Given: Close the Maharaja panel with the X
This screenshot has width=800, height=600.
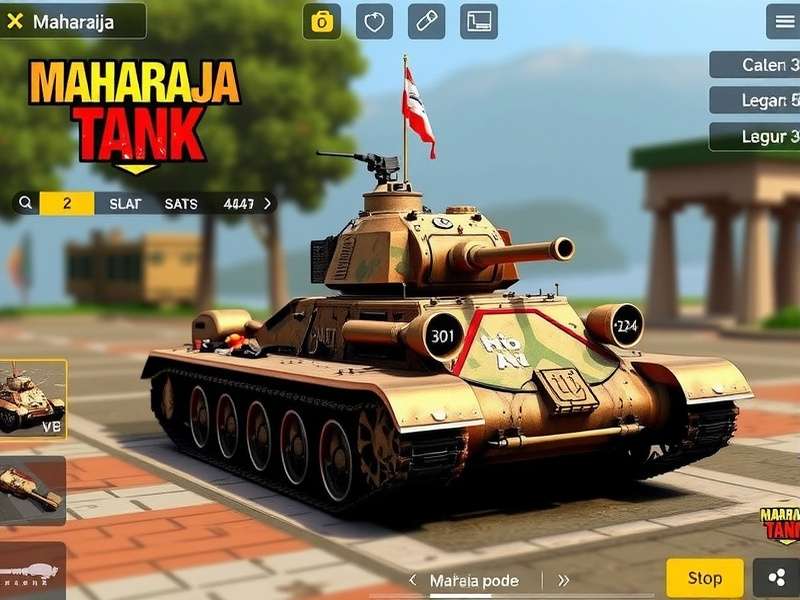Looking at the screenshot, I should tap(15, 21).
